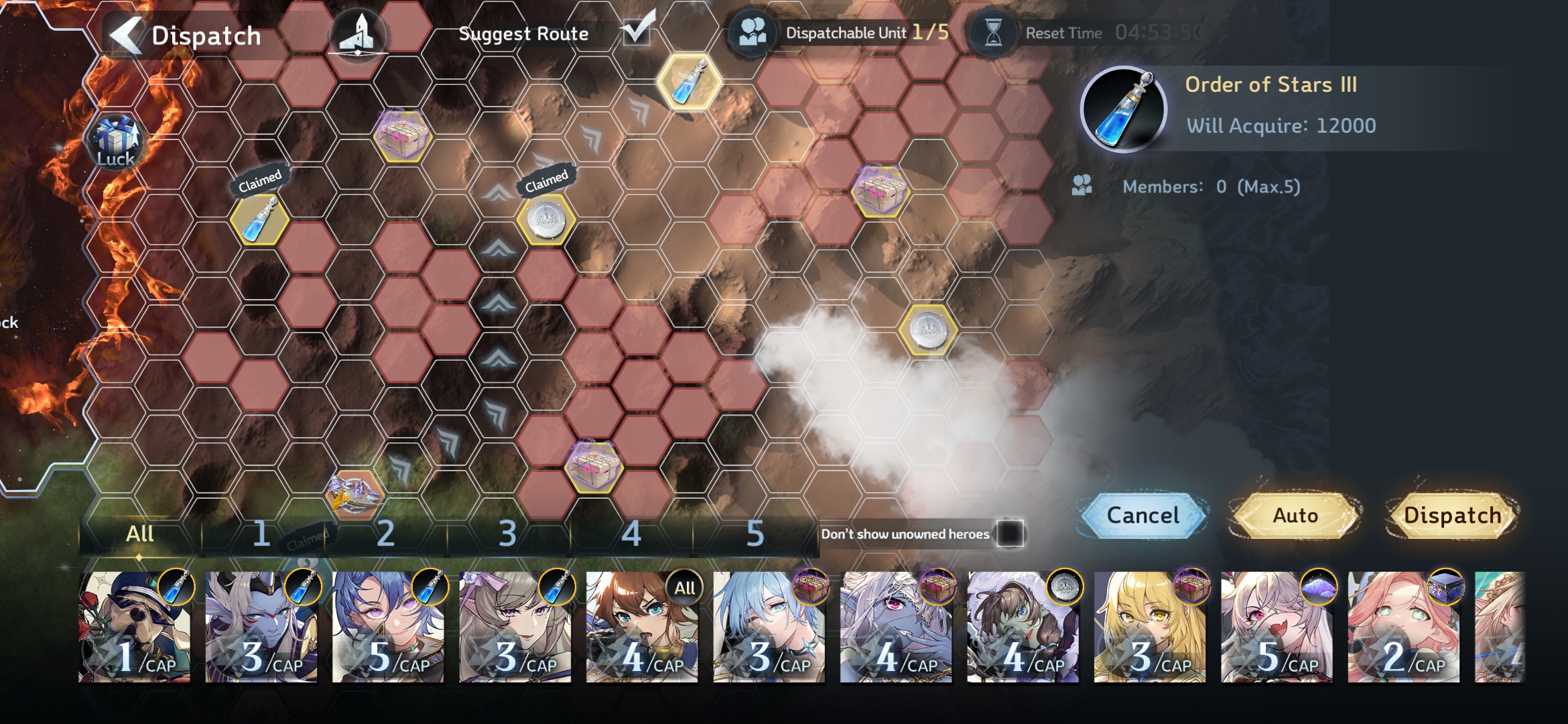Select the unclaimed silver coin map tile
Screen dimensions: 1568x724
[928, 329]
